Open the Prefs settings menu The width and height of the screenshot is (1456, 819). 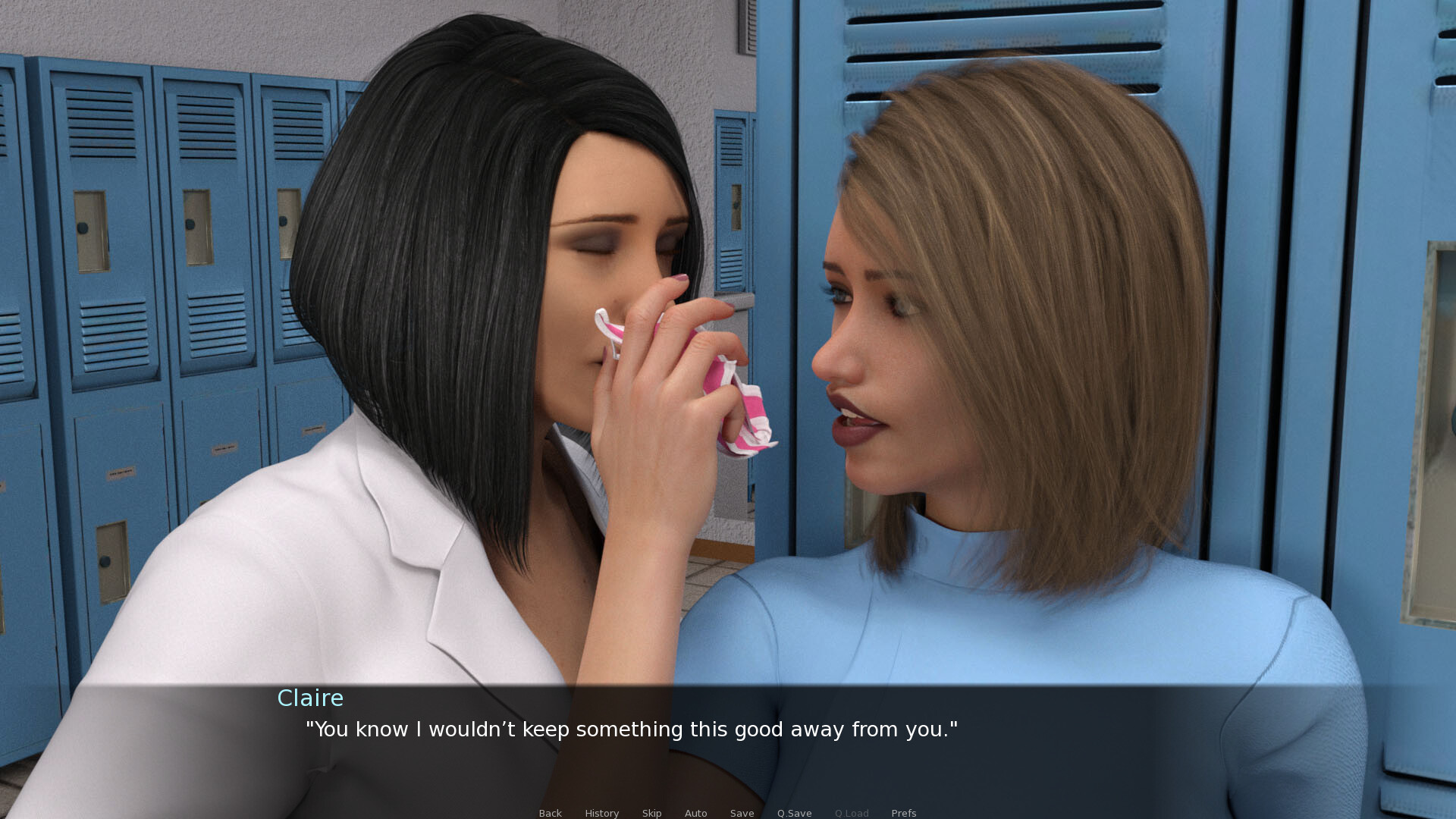903,813
